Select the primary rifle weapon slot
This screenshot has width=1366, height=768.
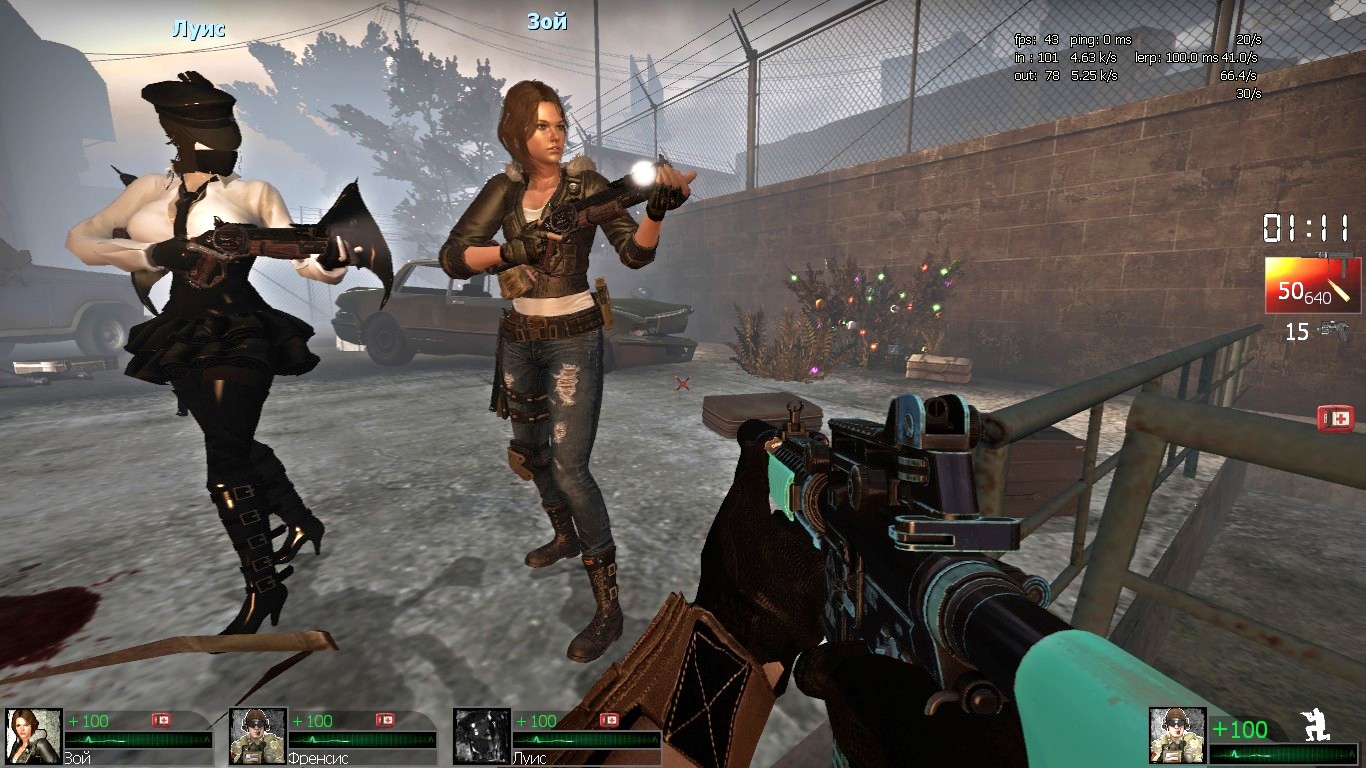(1312, 285)
